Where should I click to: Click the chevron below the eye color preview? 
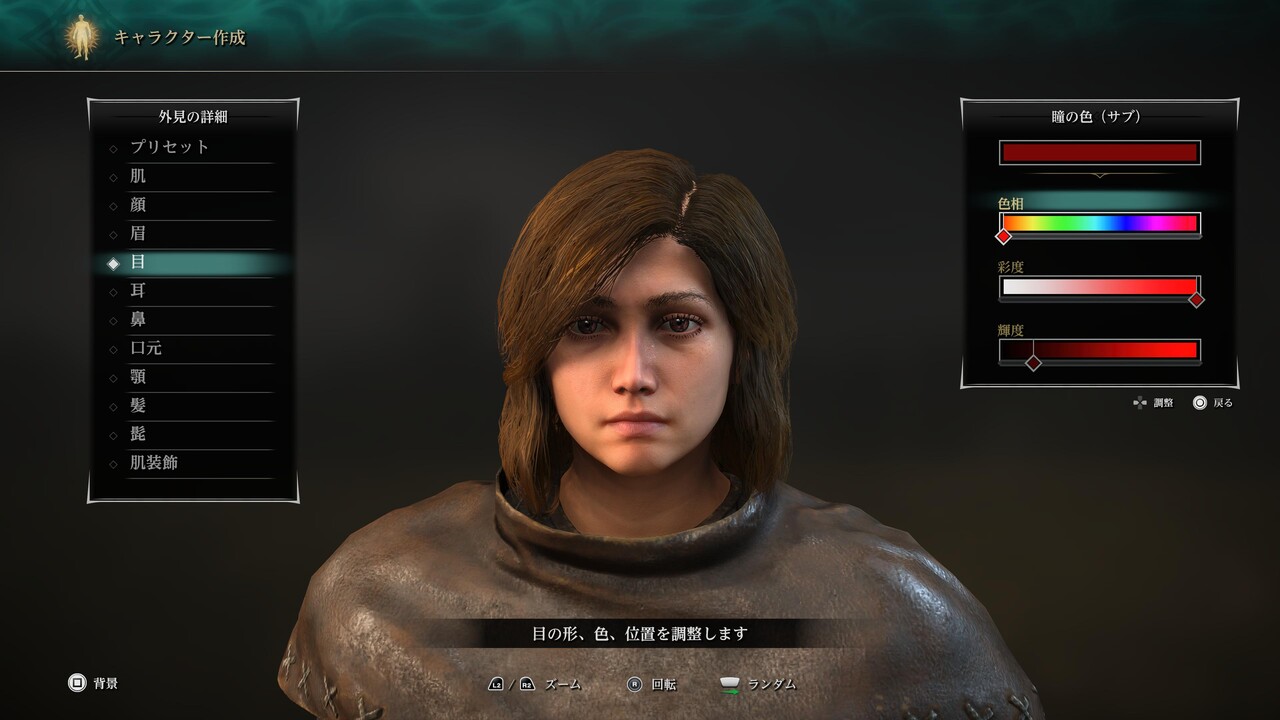point(1100,175)
